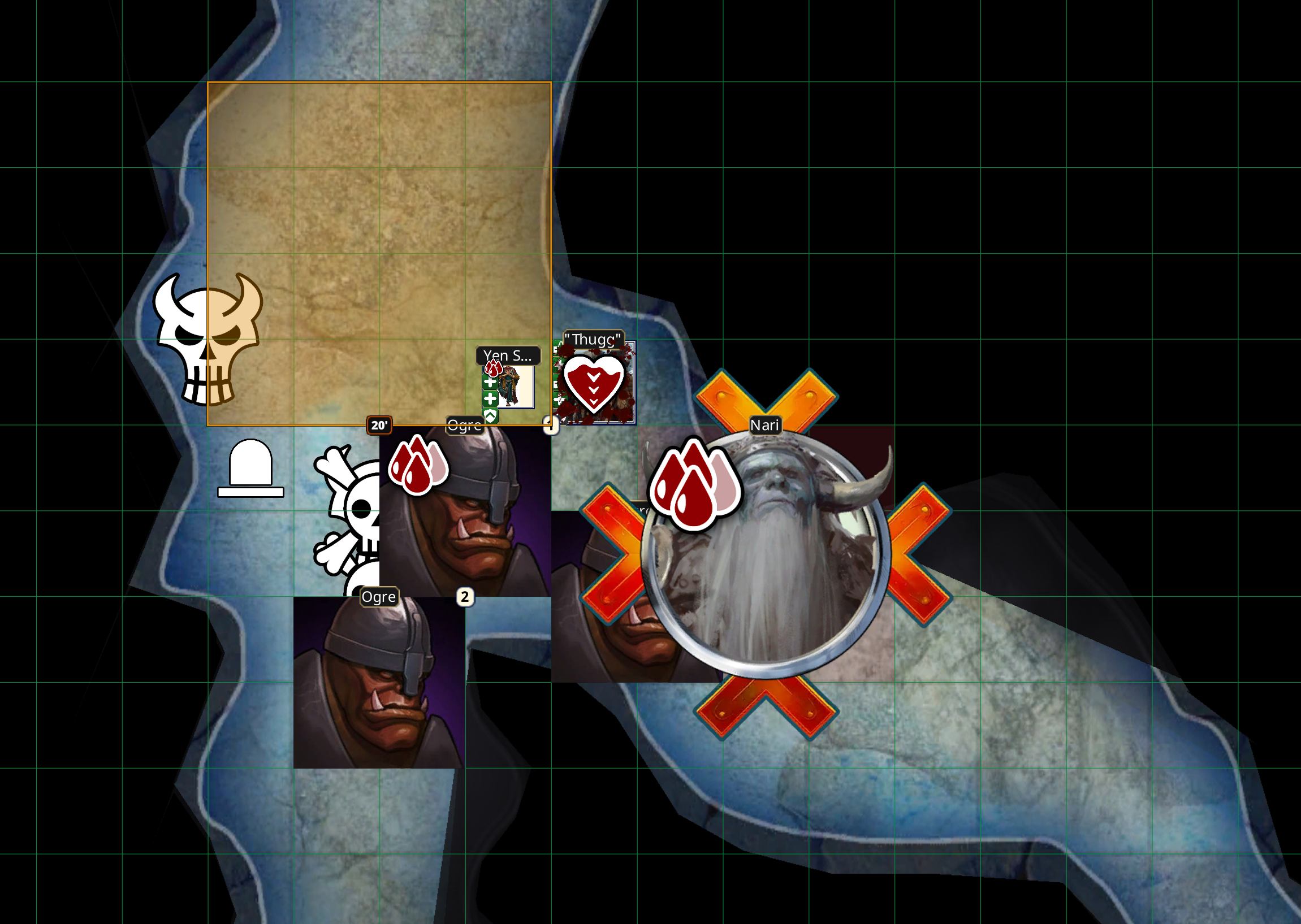Viewport: 1301px width, 924px height.
Task: Click the 'Ogre' name label on the upper token
Action: pos(465,426)
